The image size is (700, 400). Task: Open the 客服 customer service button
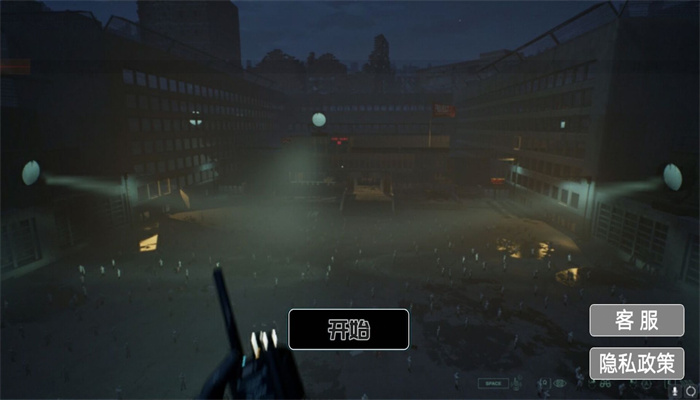[636, 320]
